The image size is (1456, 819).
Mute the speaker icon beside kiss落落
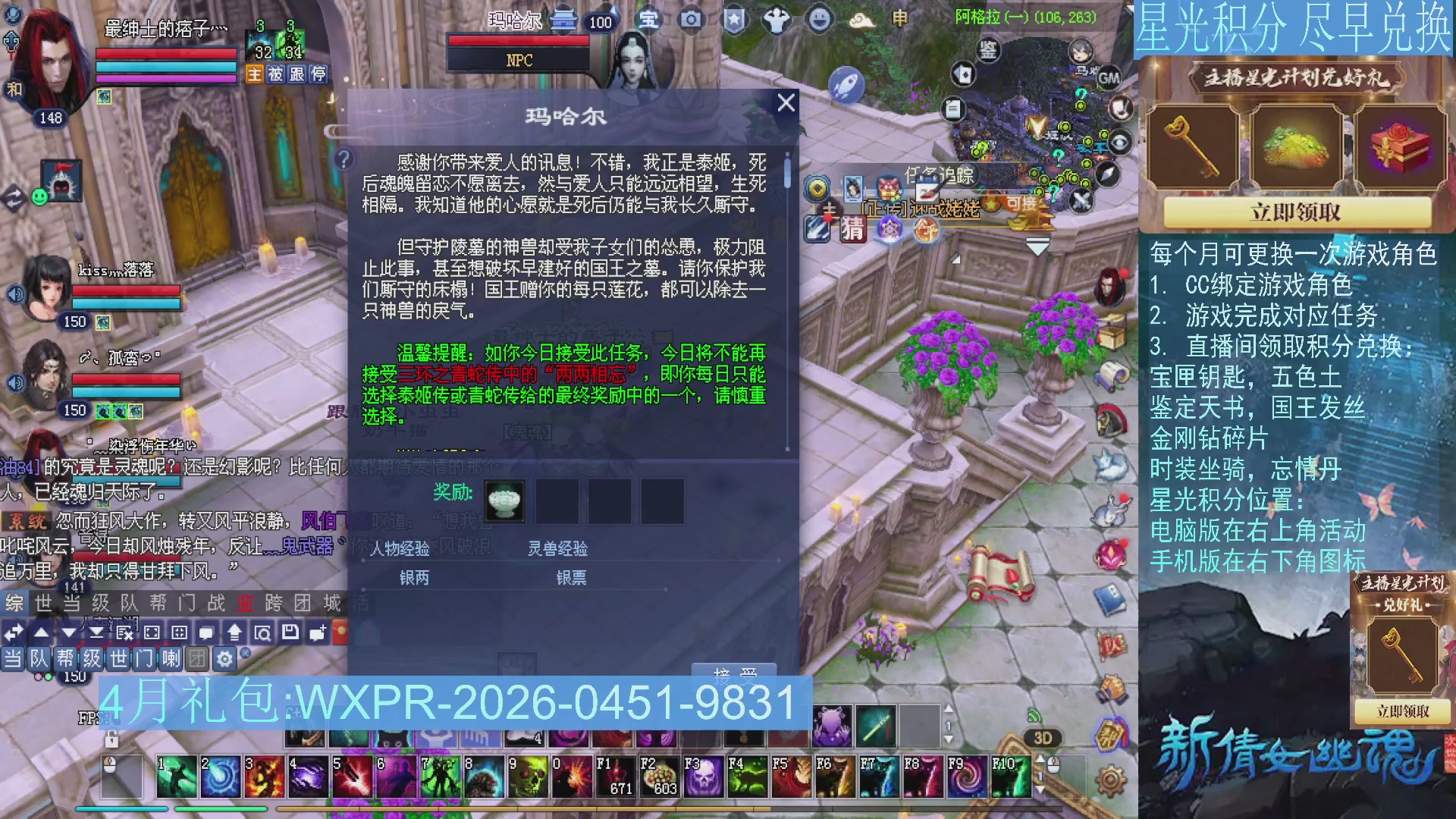(14, 292)
